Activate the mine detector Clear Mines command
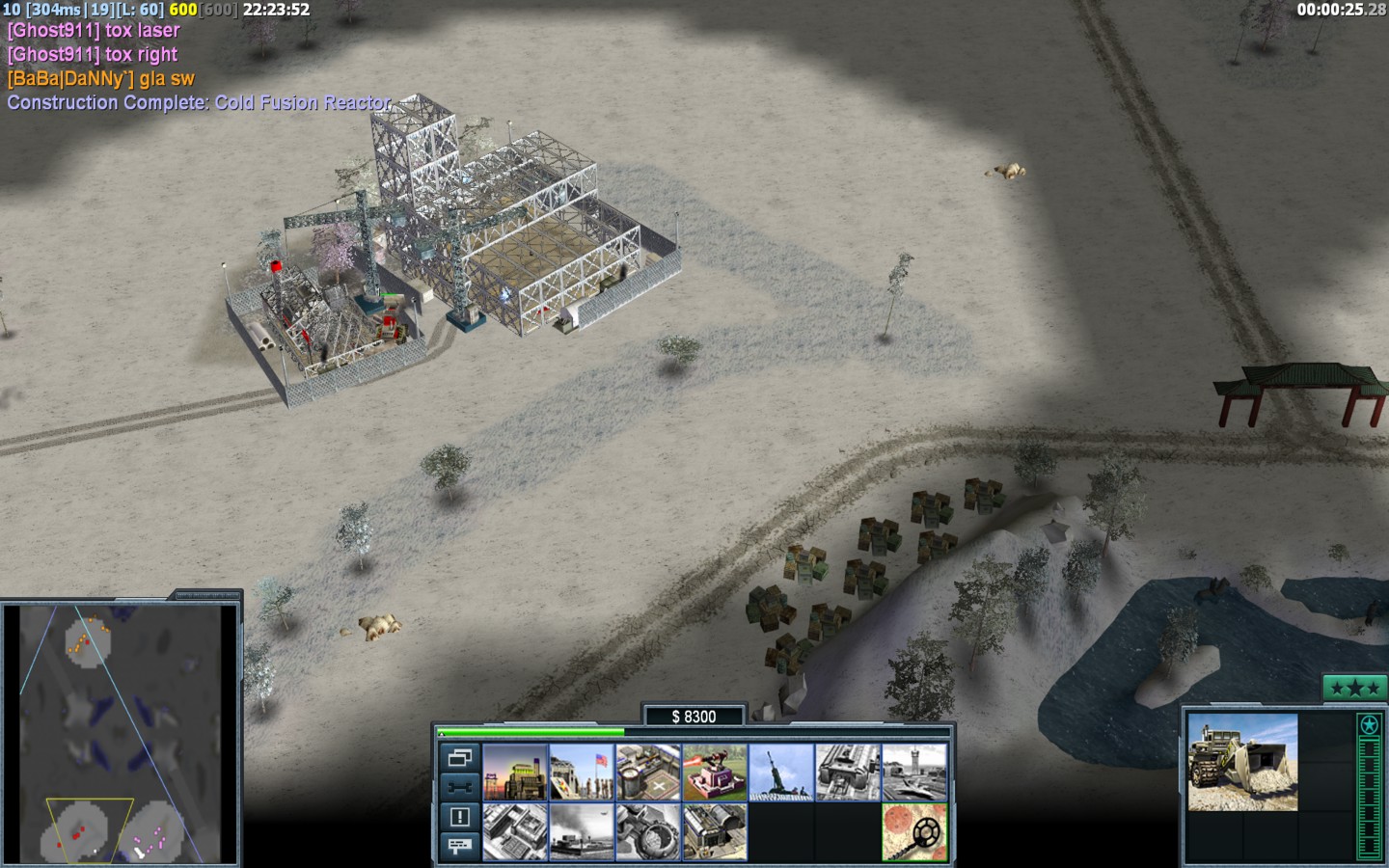The height and width of the screenshot is (868, 1389). tap(914, 831)
